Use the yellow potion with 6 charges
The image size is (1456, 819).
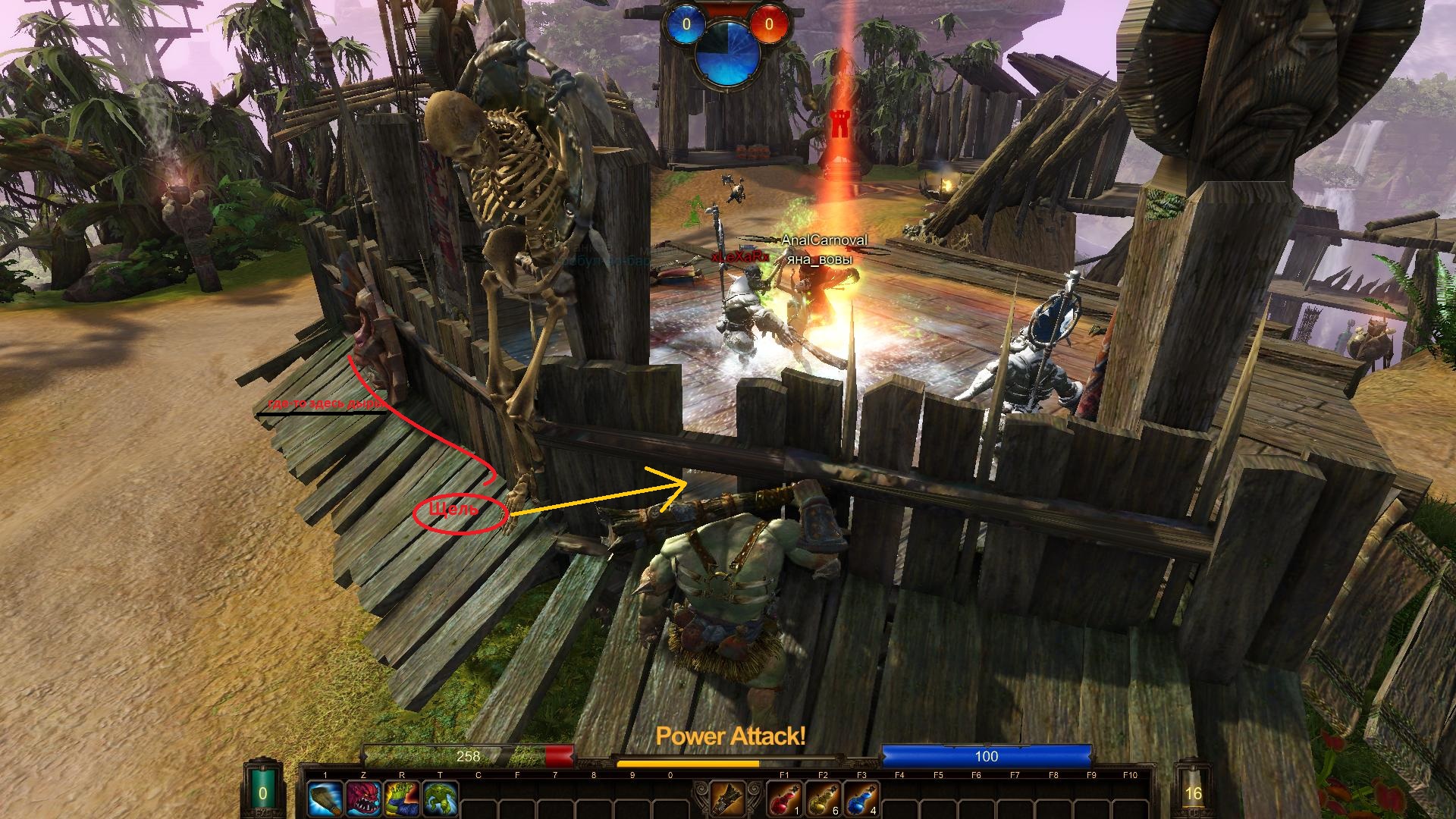[823, 799]
